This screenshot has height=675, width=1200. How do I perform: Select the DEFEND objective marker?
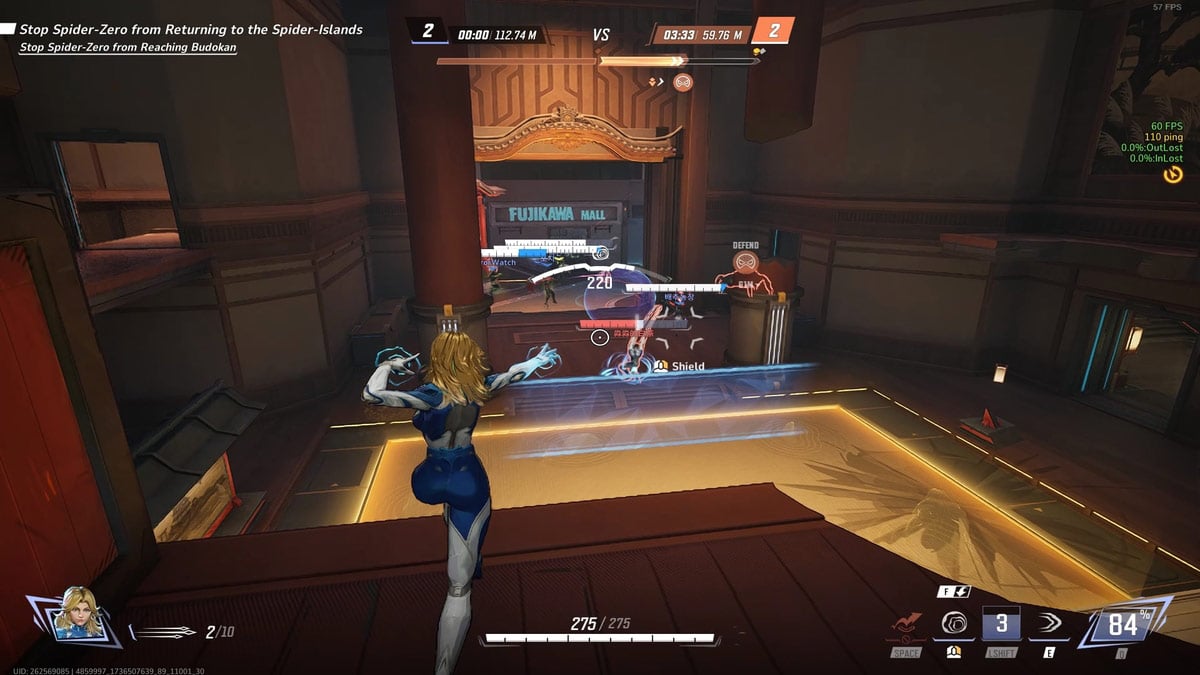point(745,261)
